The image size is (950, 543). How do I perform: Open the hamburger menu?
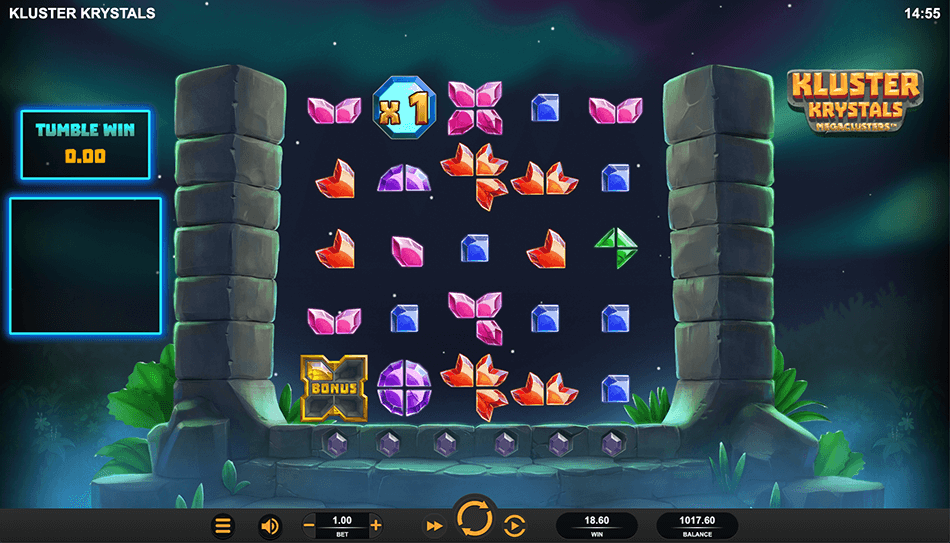pyautogui.click(x=223, y=525)
